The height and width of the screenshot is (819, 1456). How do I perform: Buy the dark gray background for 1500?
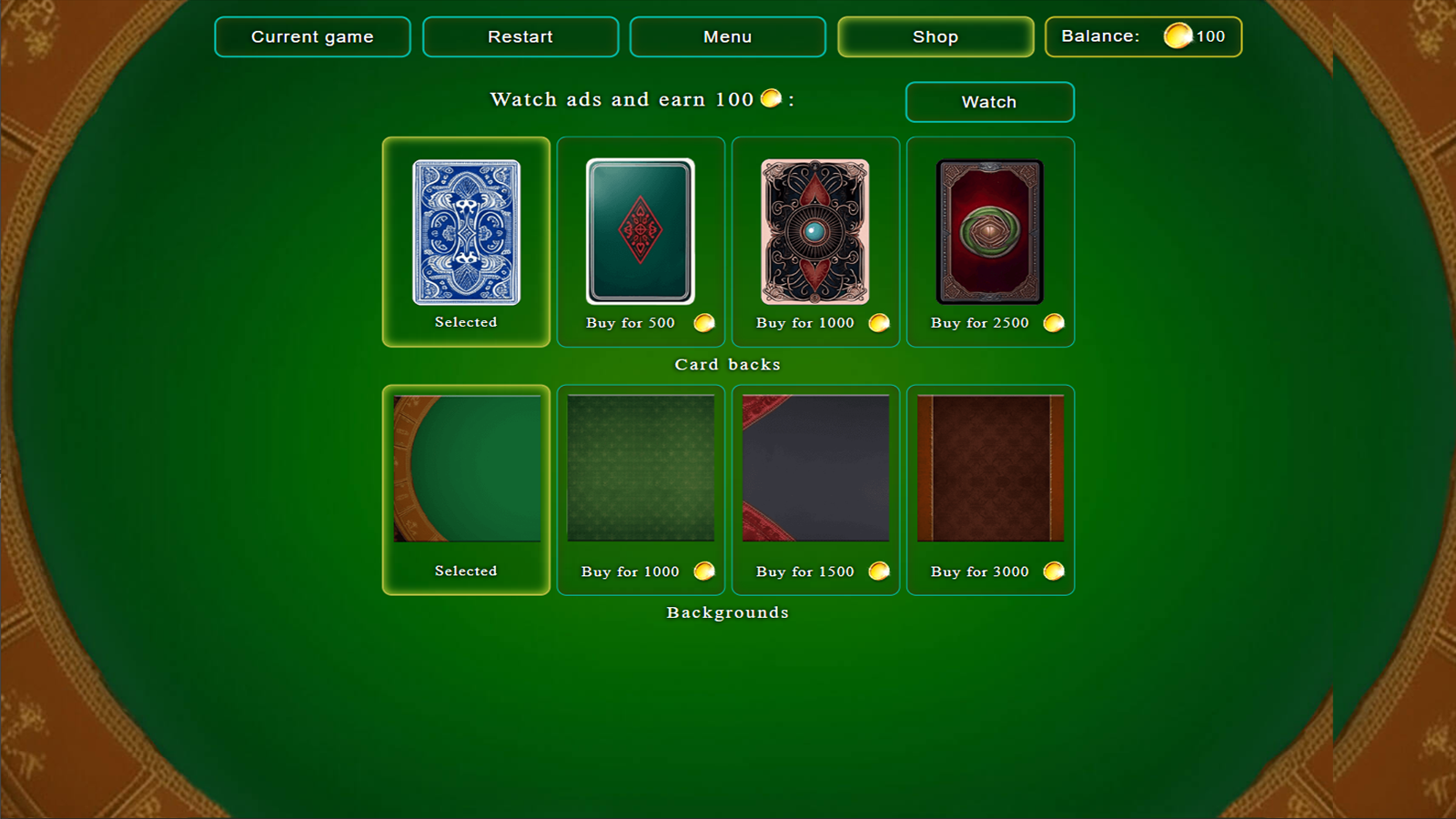[814, 469]
